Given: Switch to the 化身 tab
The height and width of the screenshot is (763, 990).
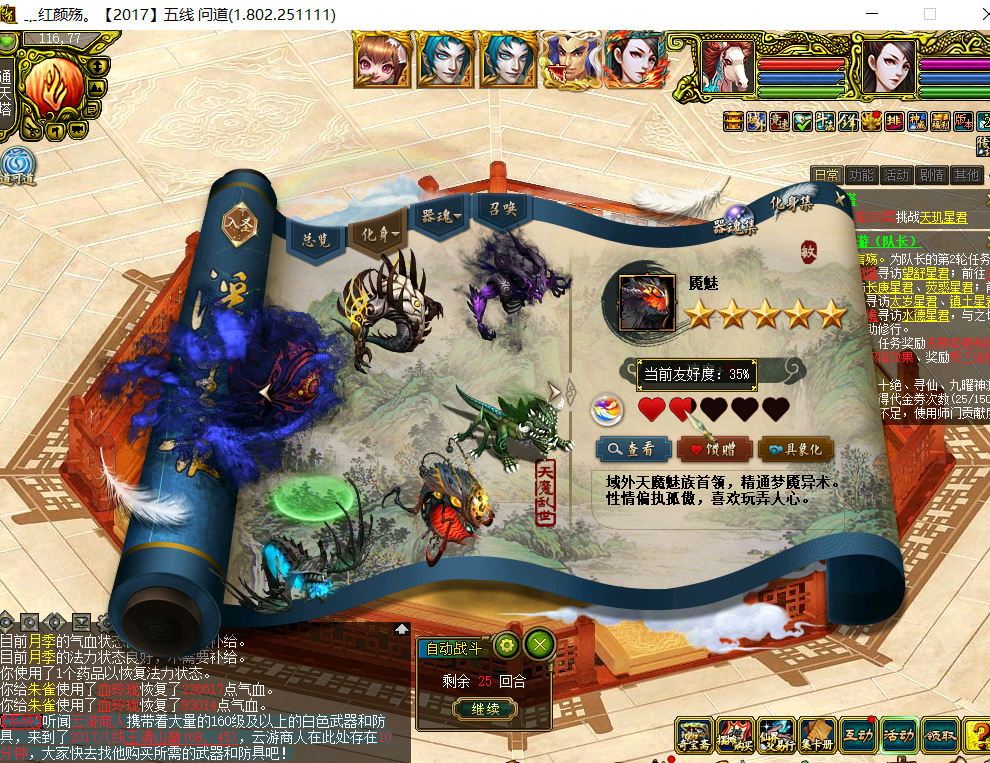Looking at the screenshot, I should click(x=377, y=234).
